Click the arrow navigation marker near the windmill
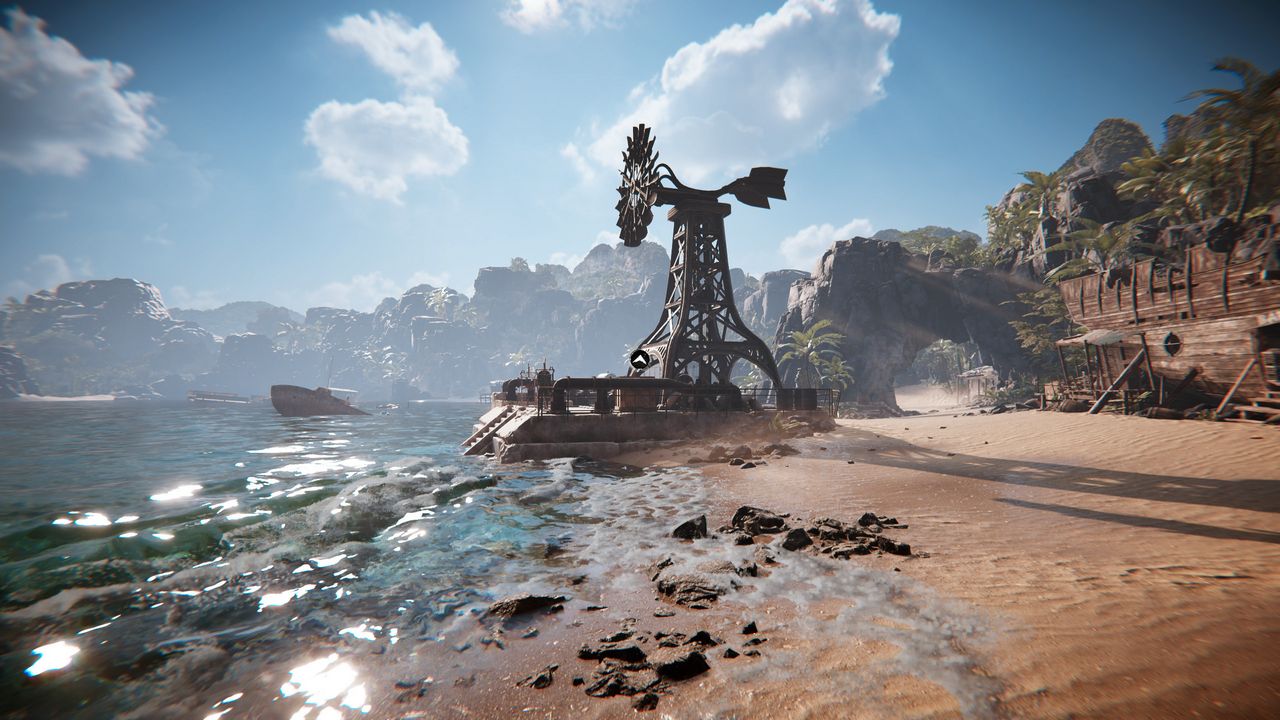Viewport: 1280px width, 720px height. (x=640, y=359)
